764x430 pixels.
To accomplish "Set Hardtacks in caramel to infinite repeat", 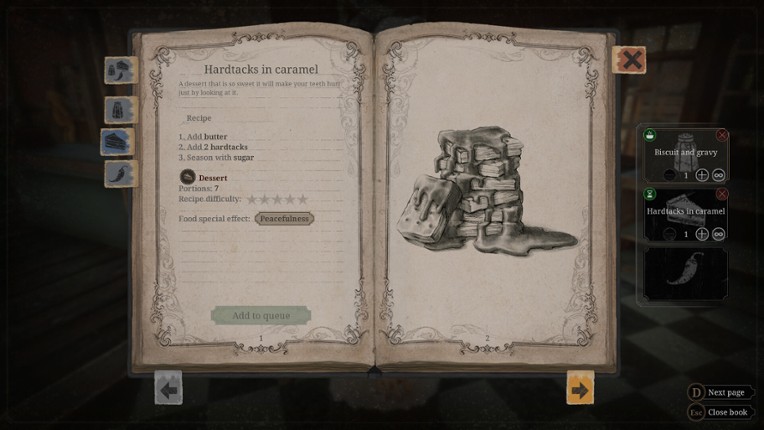I will click(x=718, y=234).
